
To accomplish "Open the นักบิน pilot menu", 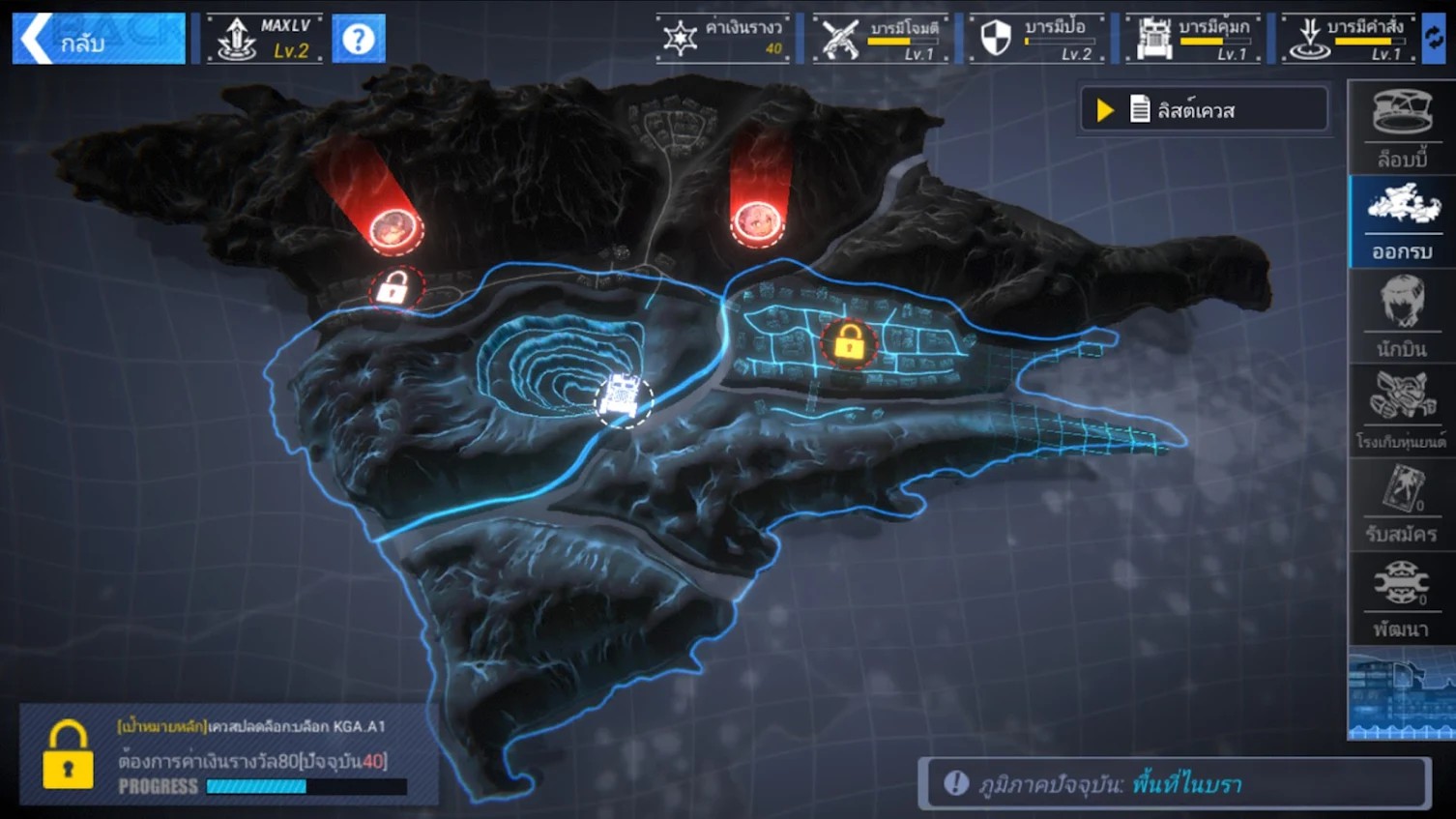I will click(x=1402, y=316).
